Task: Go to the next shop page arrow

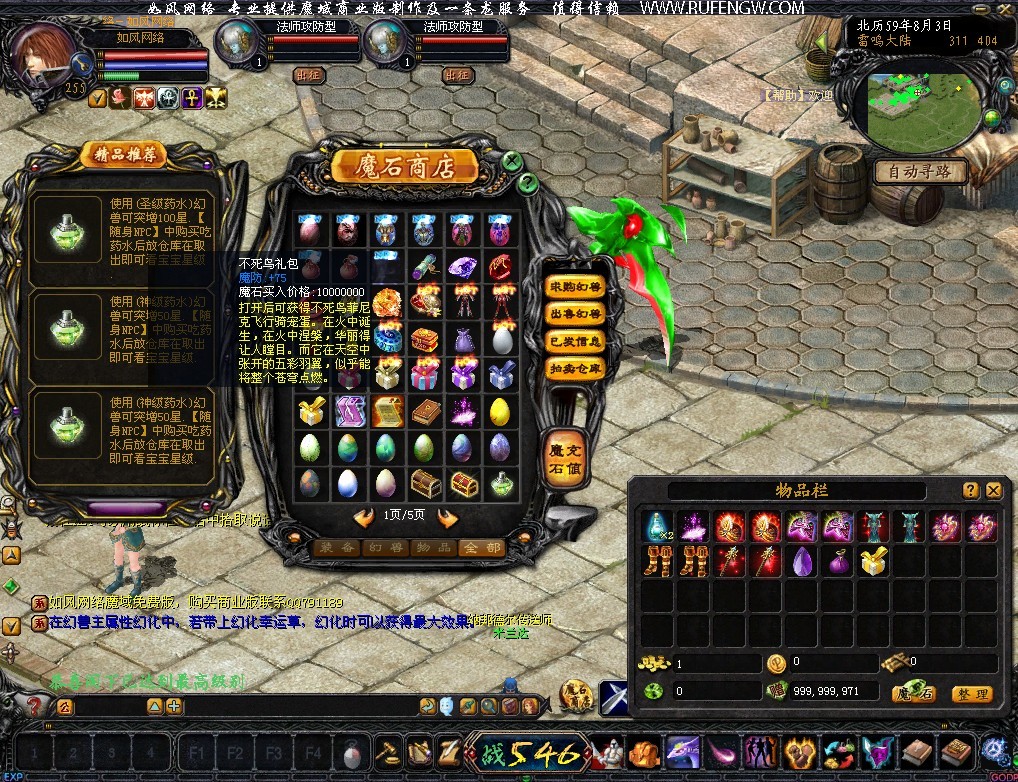Action: coord(448,517)
